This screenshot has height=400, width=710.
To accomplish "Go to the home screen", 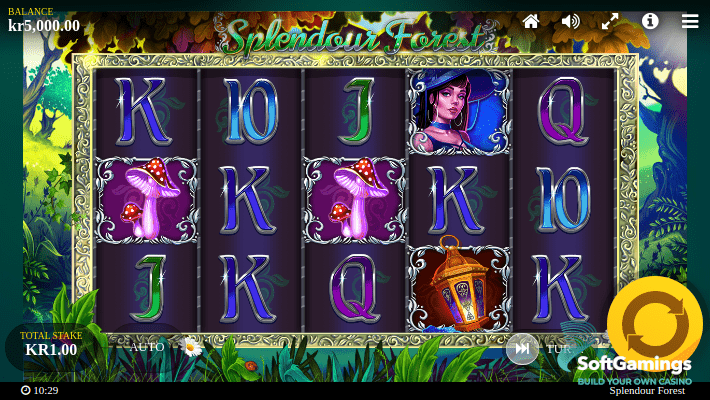I will click(531, 21).
